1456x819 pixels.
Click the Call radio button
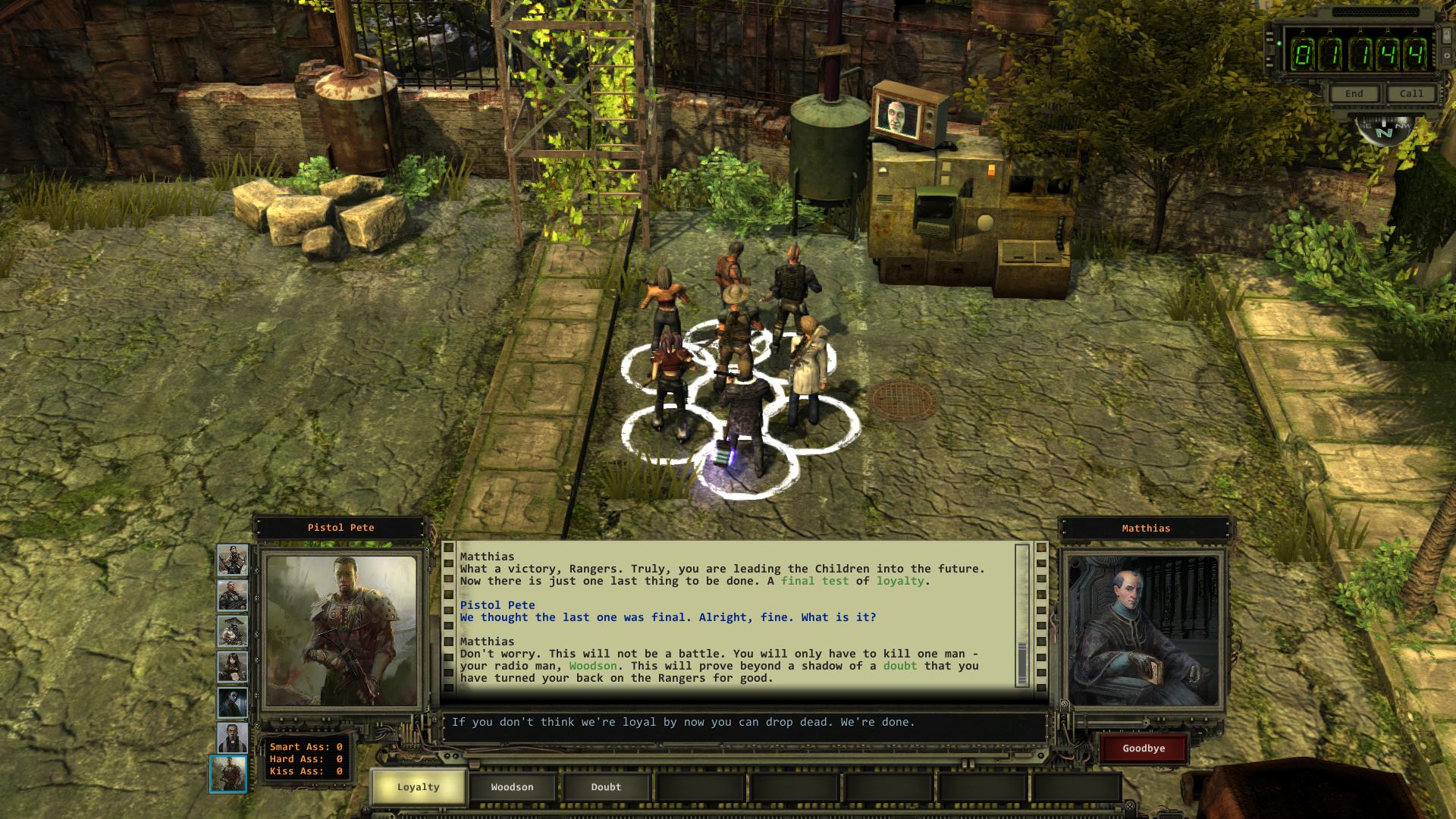(x=1411, y=93)
